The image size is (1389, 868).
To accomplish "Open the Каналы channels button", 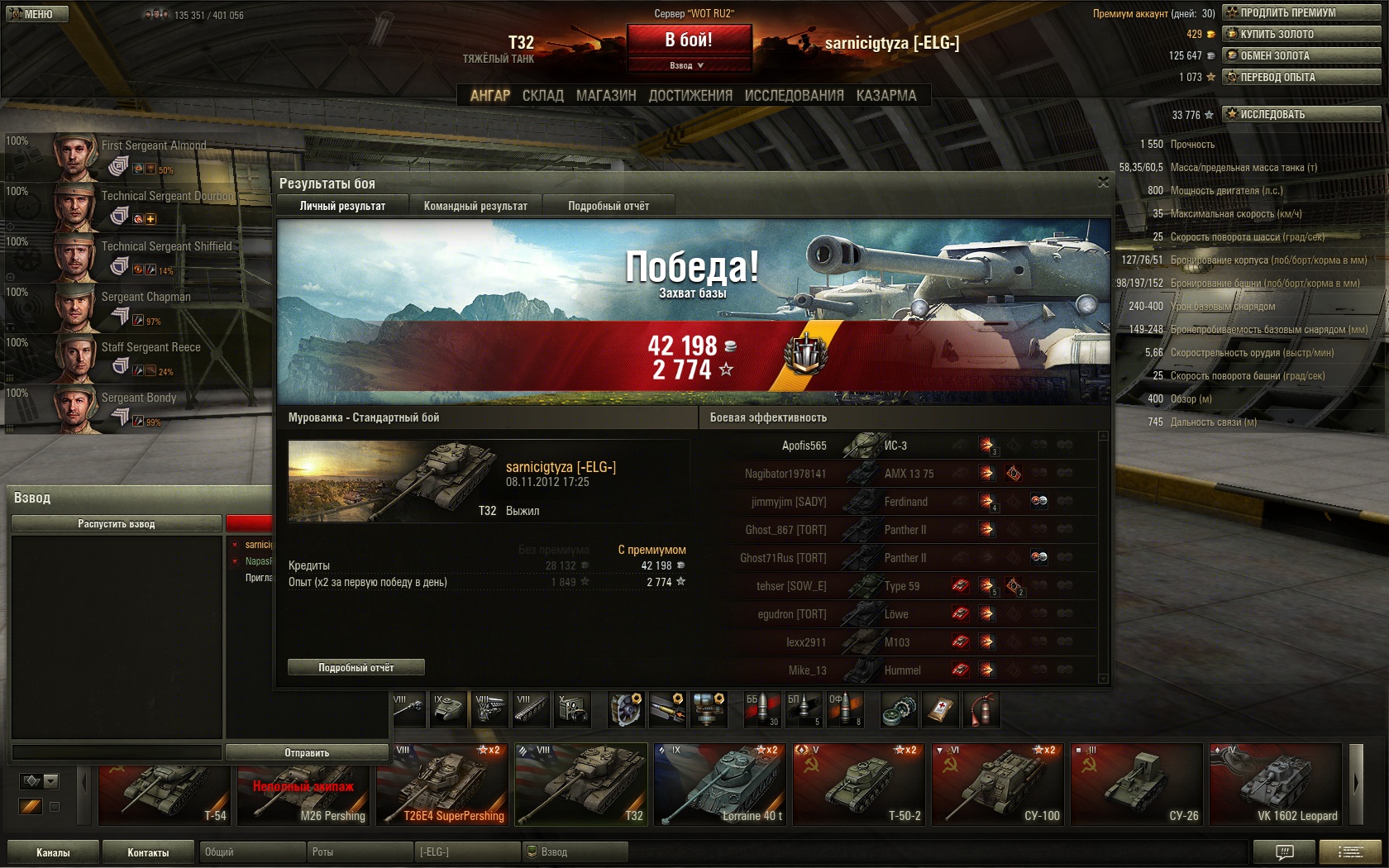I will 53,852.
